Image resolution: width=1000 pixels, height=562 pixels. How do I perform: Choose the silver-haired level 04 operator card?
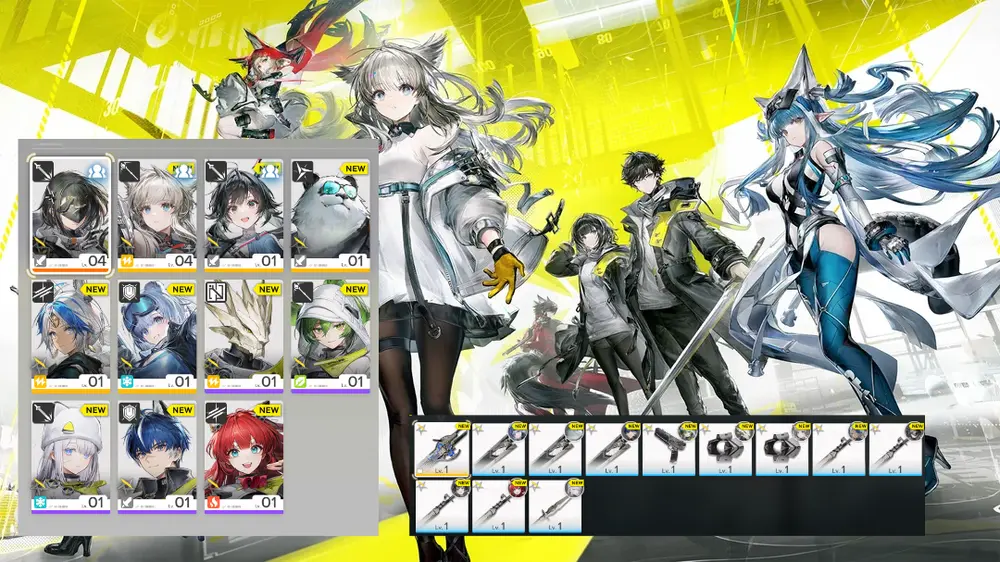pos(156,213)
